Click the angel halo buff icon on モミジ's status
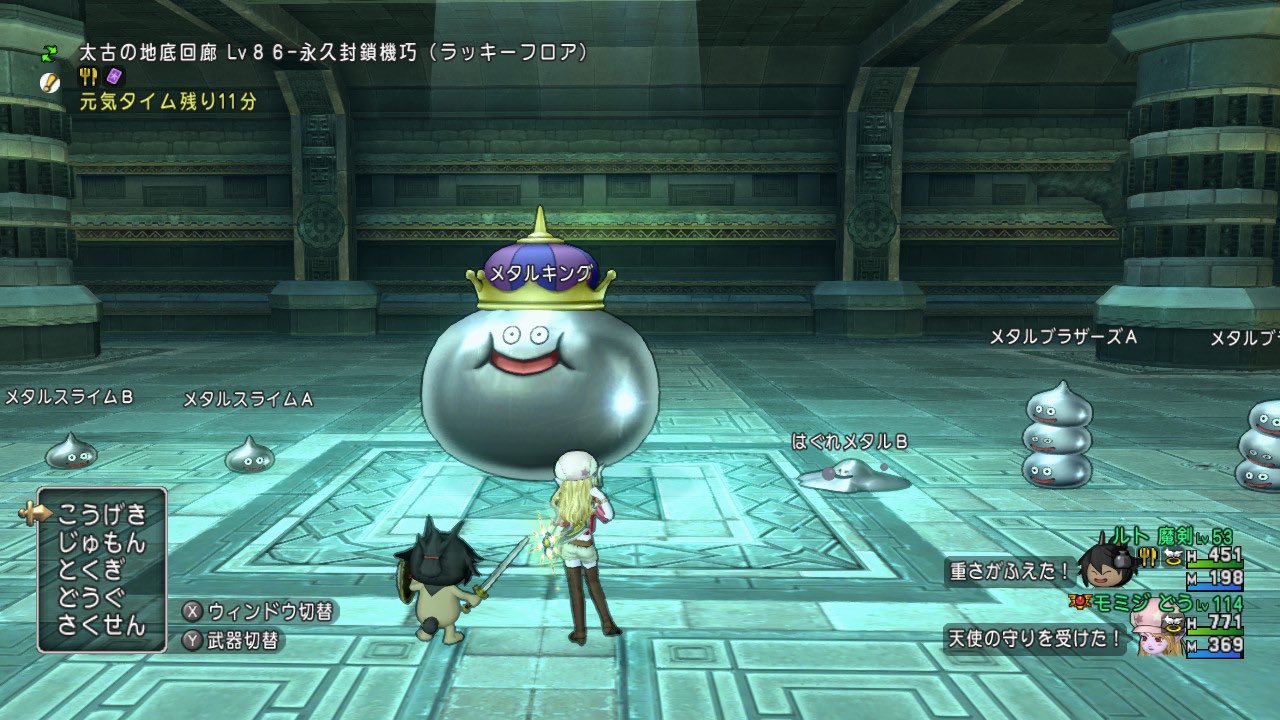 (1173, 624)
